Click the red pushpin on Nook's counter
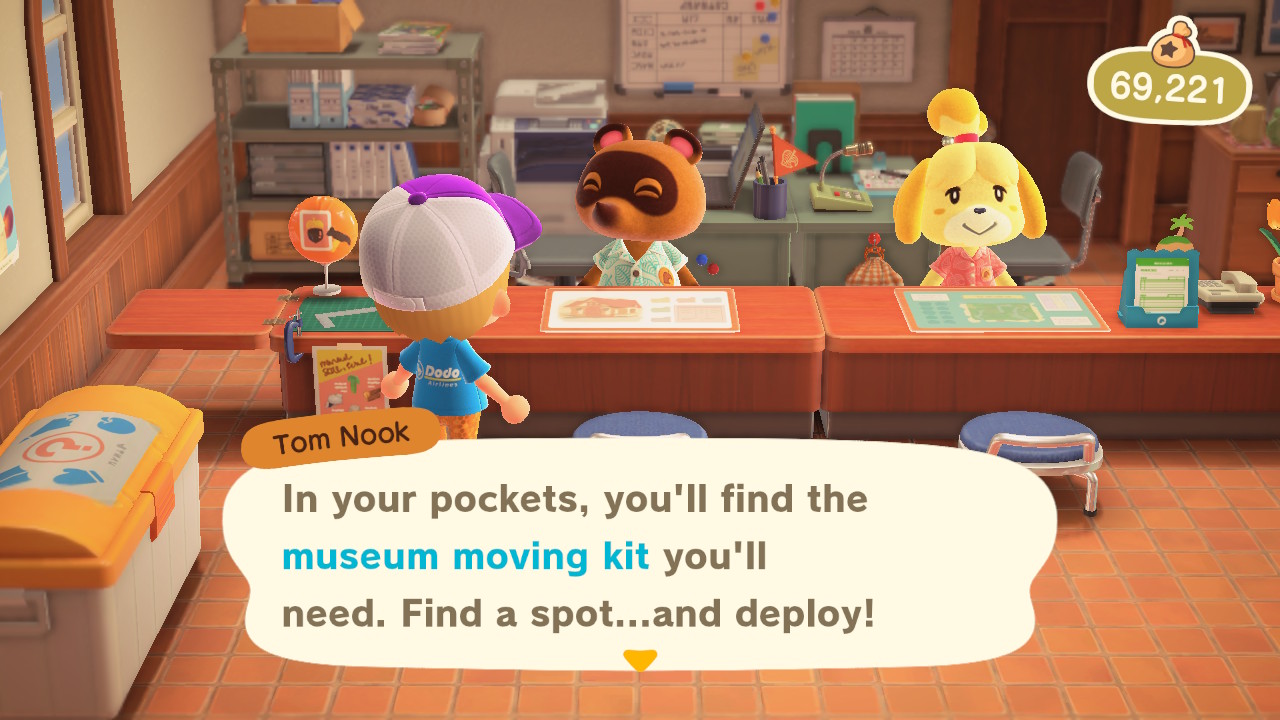 [x=712, y=269]
